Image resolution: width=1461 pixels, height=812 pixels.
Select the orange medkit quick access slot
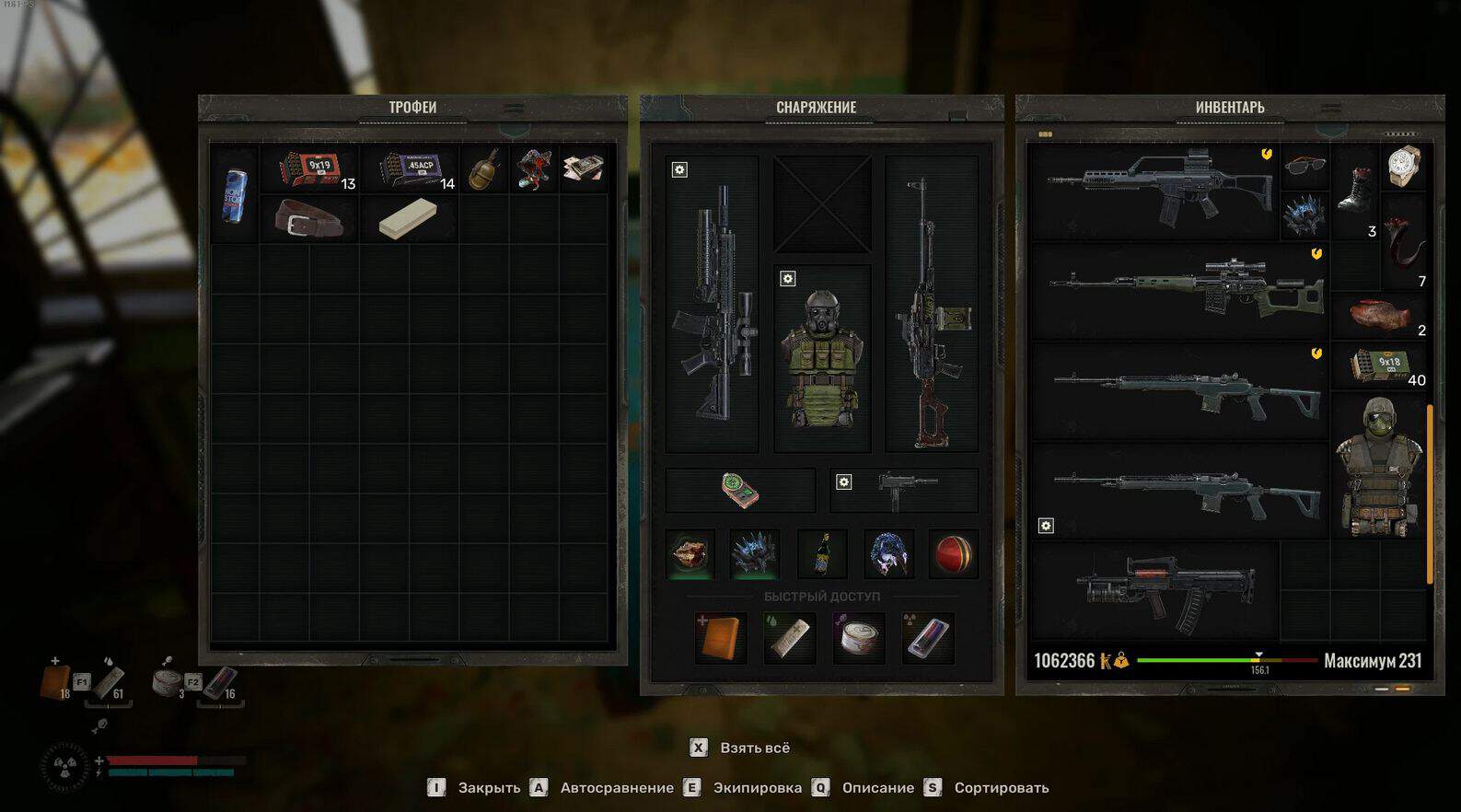click(x=720, y=638)
